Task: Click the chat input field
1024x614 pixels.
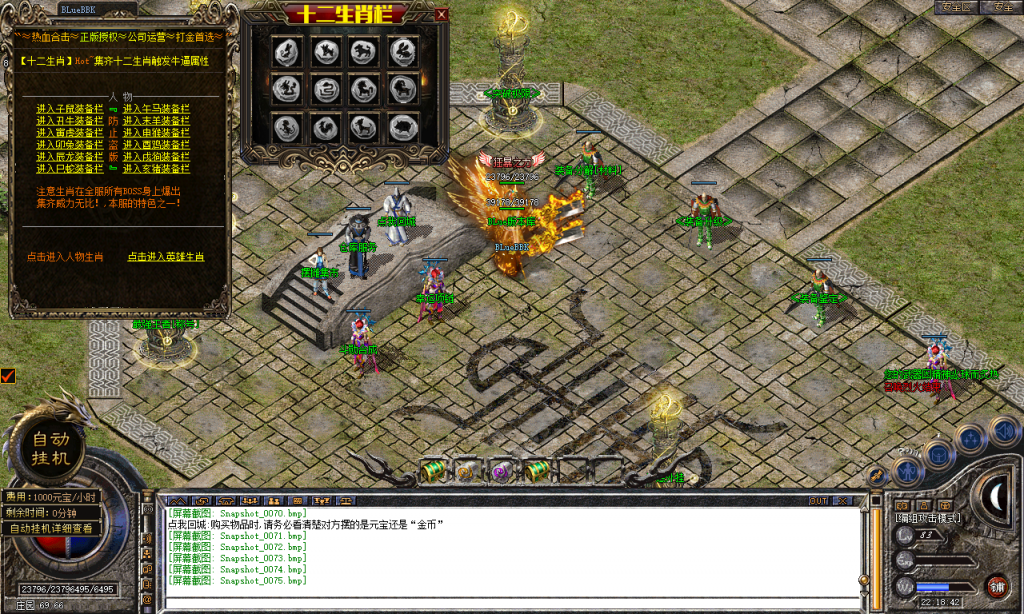Action: point(510,602)
